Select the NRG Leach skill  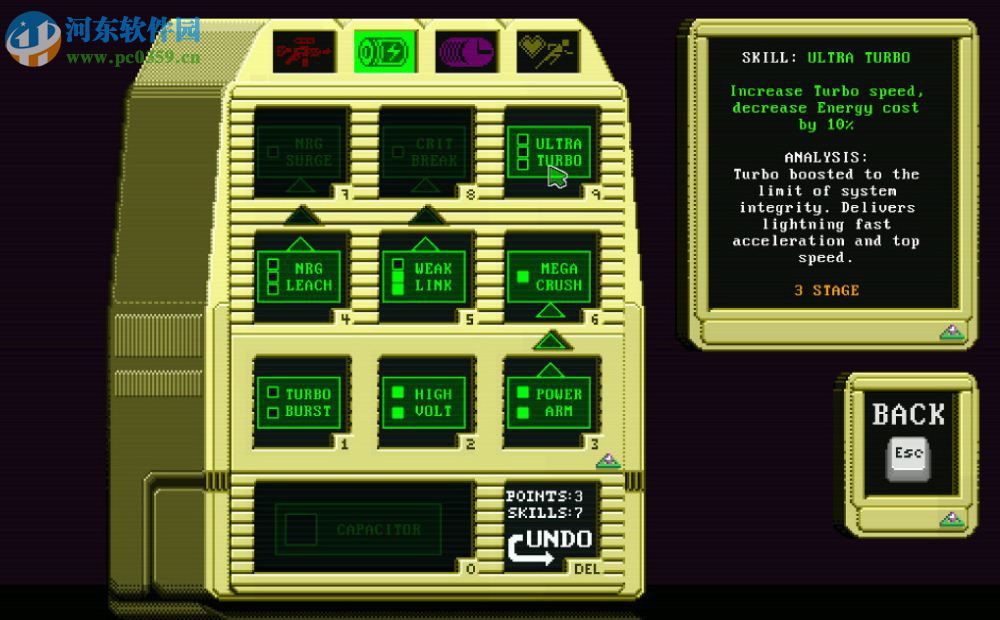click(x=301, y=276)
